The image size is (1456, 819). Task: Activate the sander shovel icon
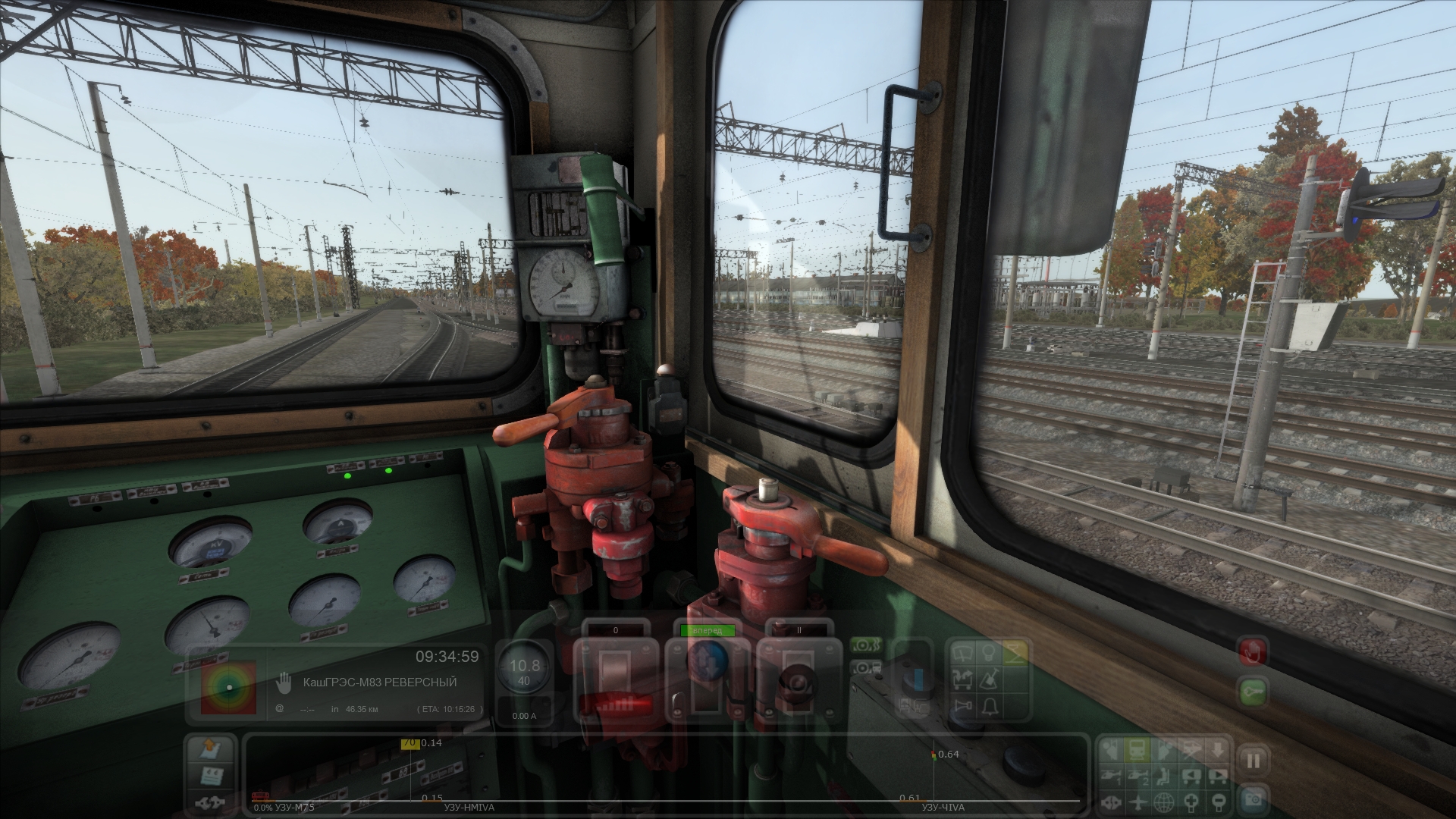pyautogui.click(x=990, y=679)
